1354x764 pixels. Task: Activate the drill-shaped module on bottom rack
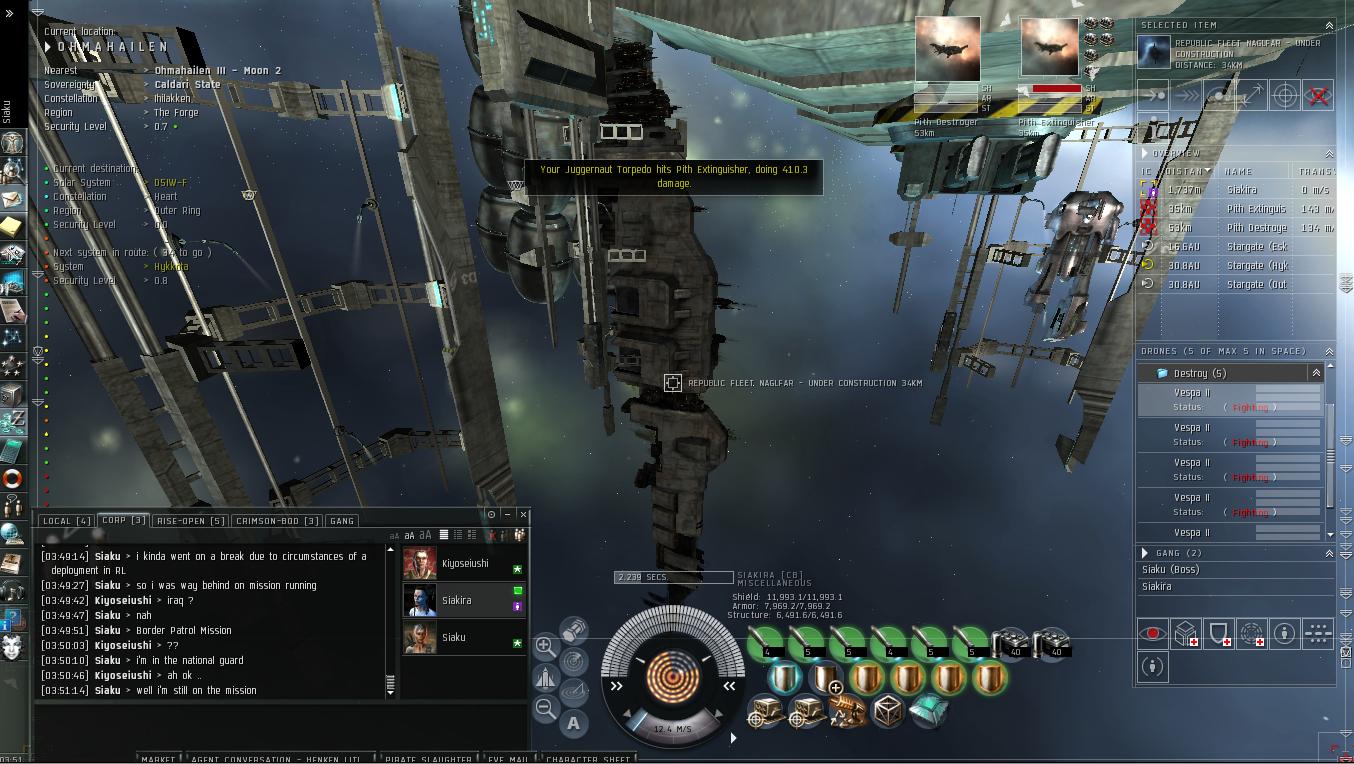coord(847,712)
